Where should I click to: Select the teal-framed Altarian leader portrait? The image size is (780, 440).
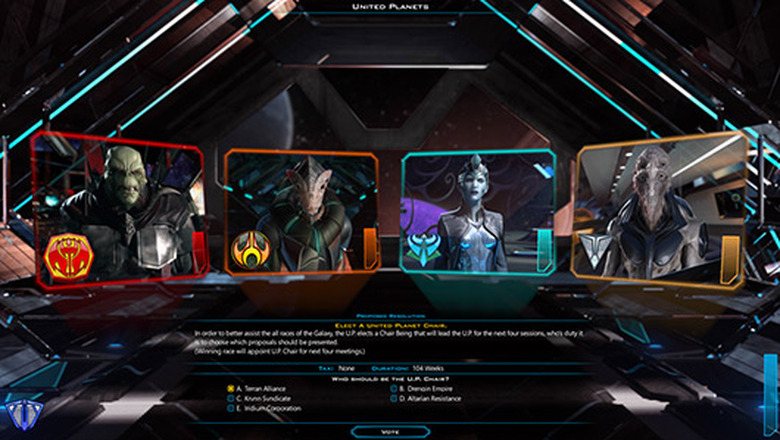click(478, 212)
